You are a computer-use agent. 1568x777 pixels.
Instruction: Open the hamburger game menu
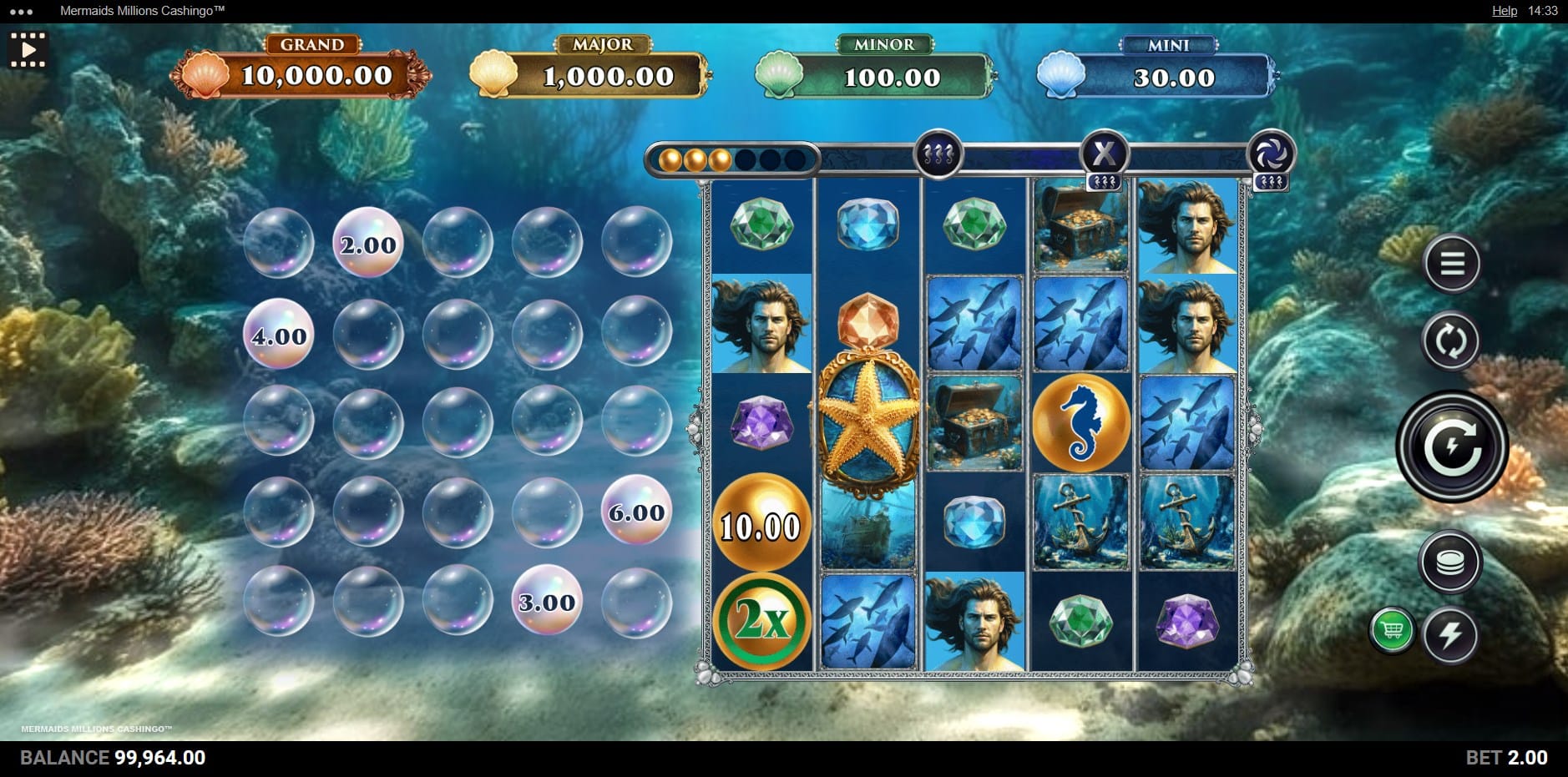pos(1452,264)
